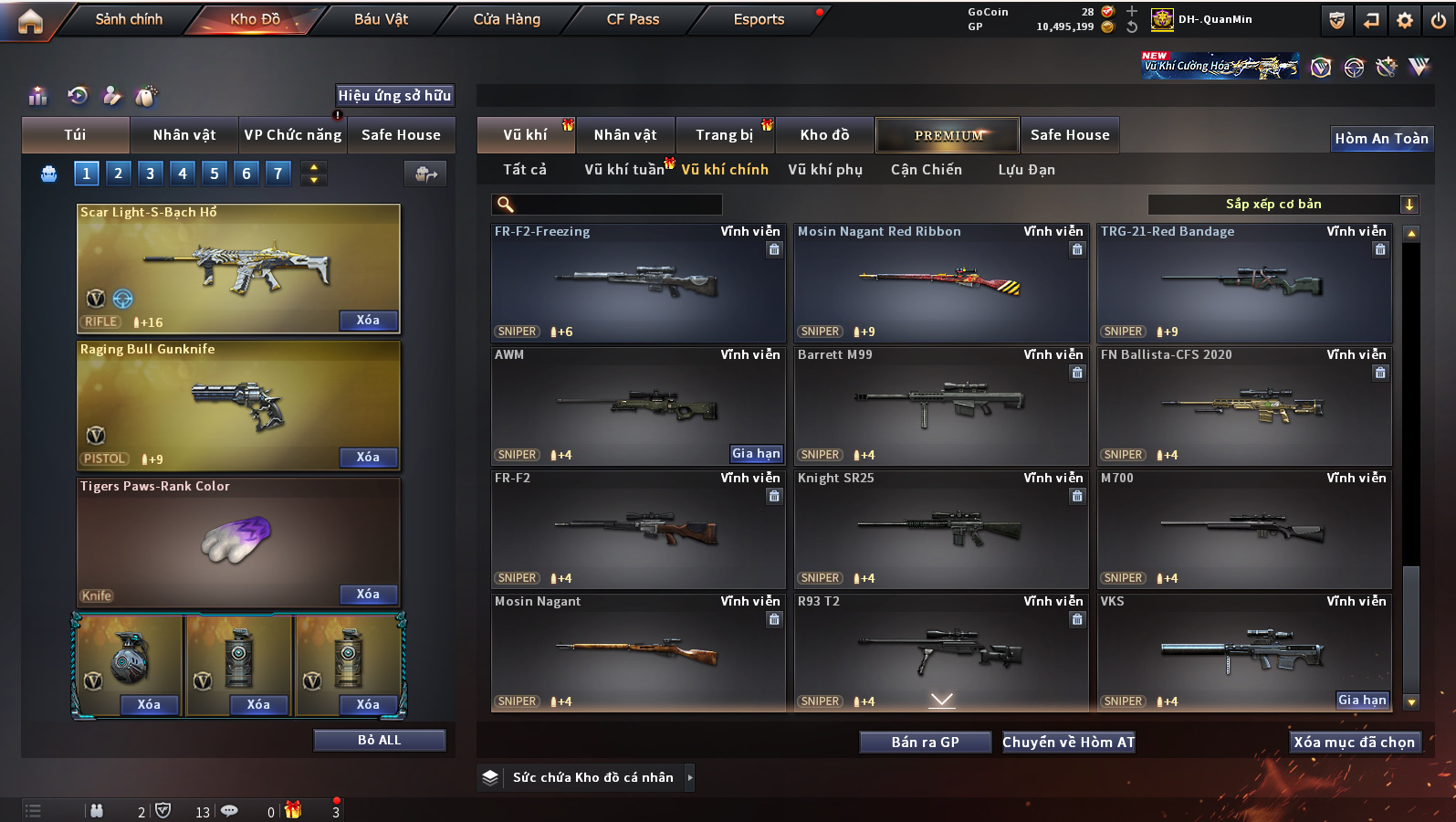Open Hòm An Toàn safe box

[x=1381, y=139]
